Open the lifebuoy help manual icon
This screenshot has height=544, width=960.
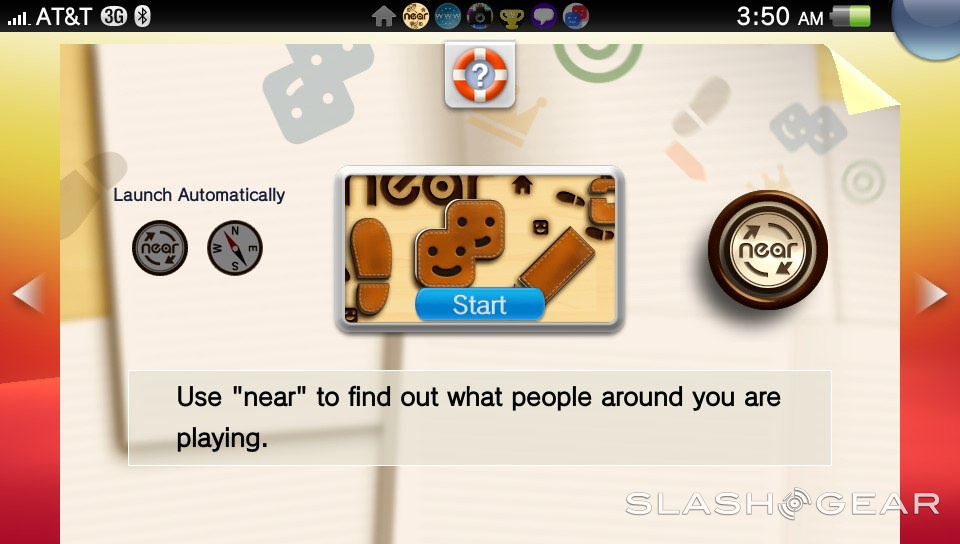[x=479, y=75]
